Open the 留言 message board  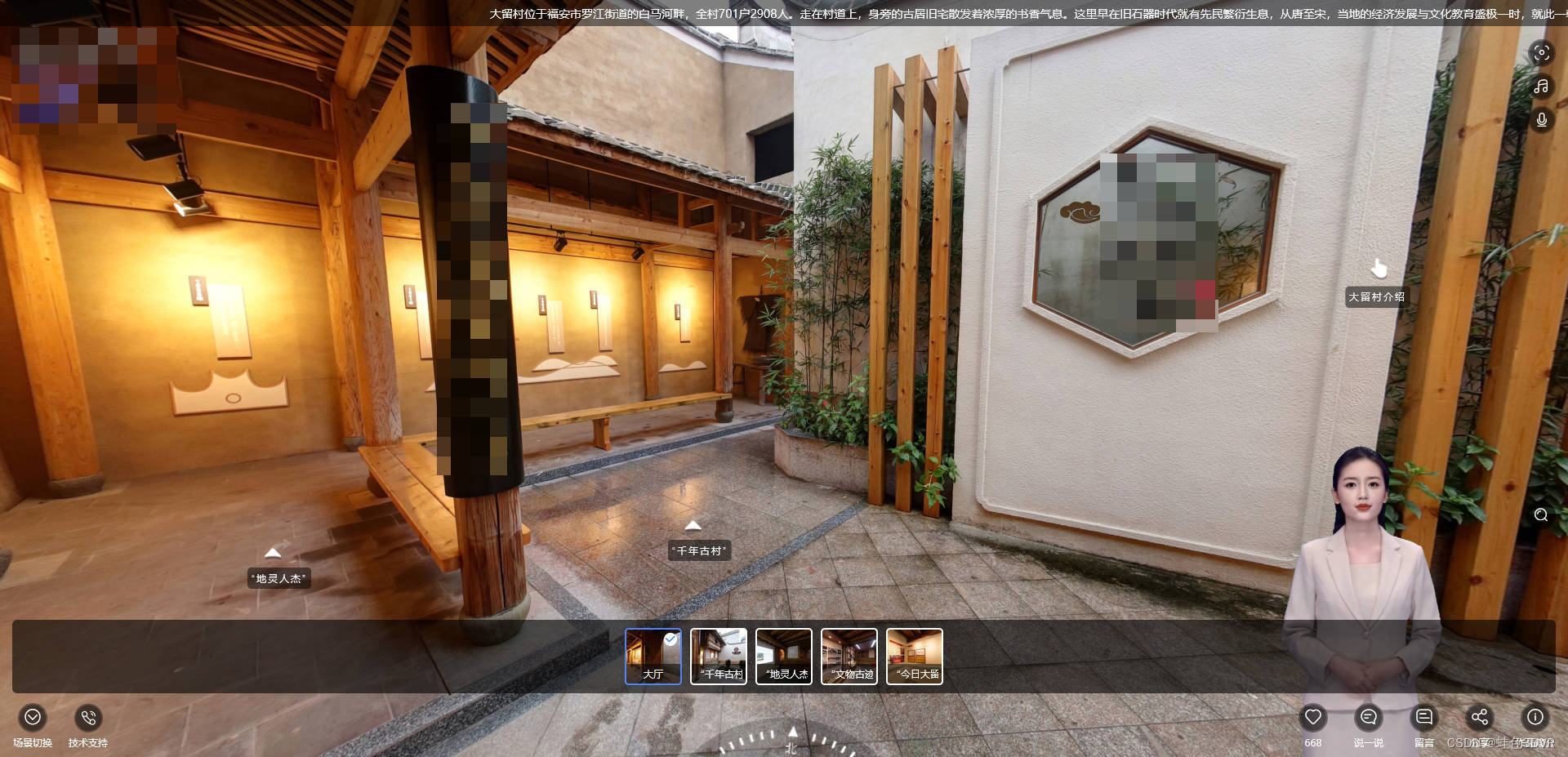pos(1424,718)
